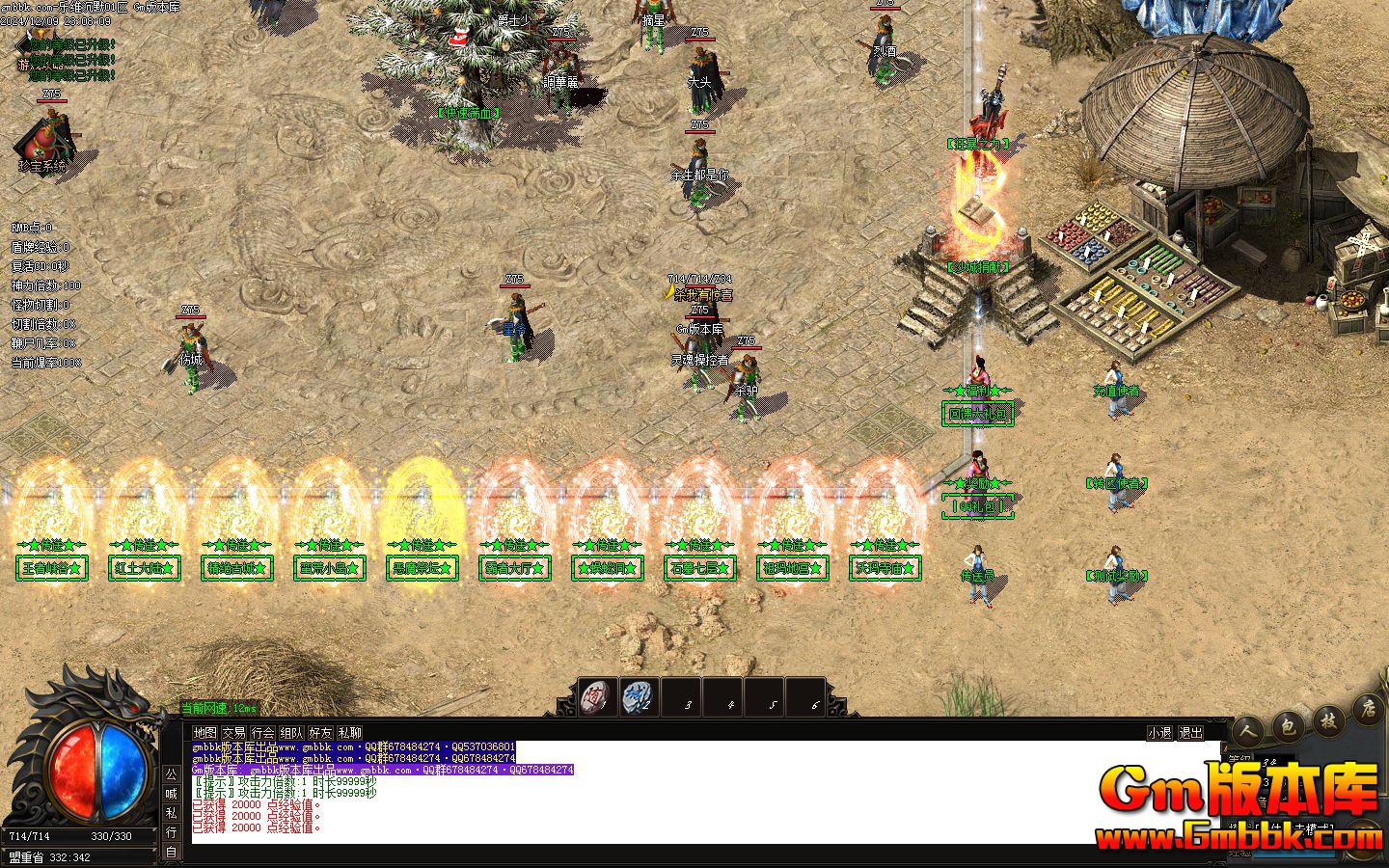The width and height of the screenshot is (1389, 868).
Task: Toggle the 私 whisper chat channel
Action: pyautogui.click(x=171, y=813)
